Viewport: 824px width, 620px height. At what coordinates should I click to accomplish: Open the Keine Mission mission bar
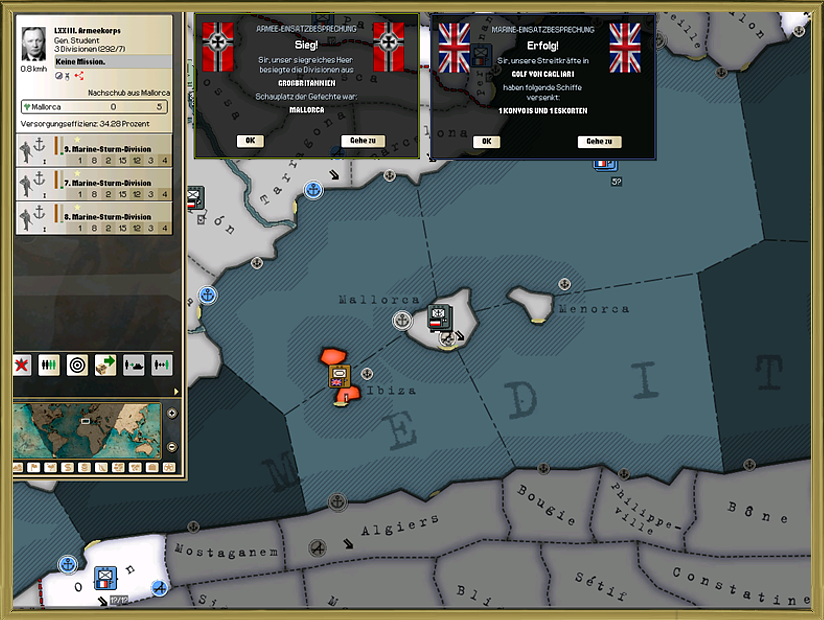click(x=94, y=62)
